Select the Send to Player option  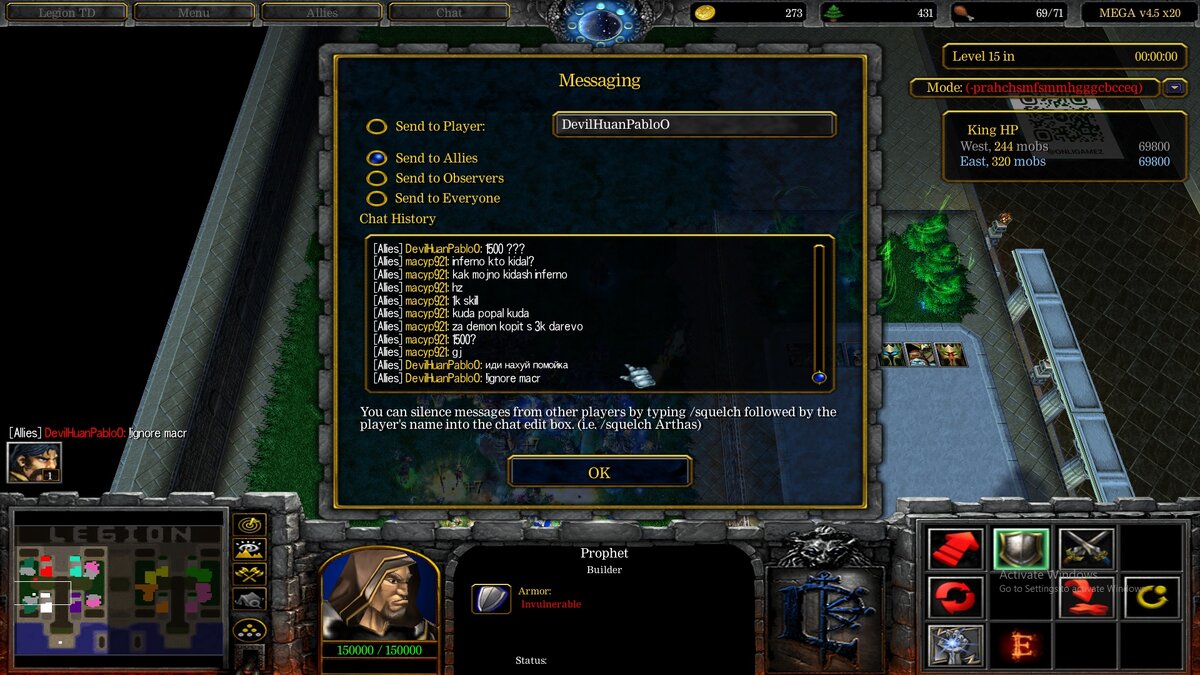[x=377, y=127]
